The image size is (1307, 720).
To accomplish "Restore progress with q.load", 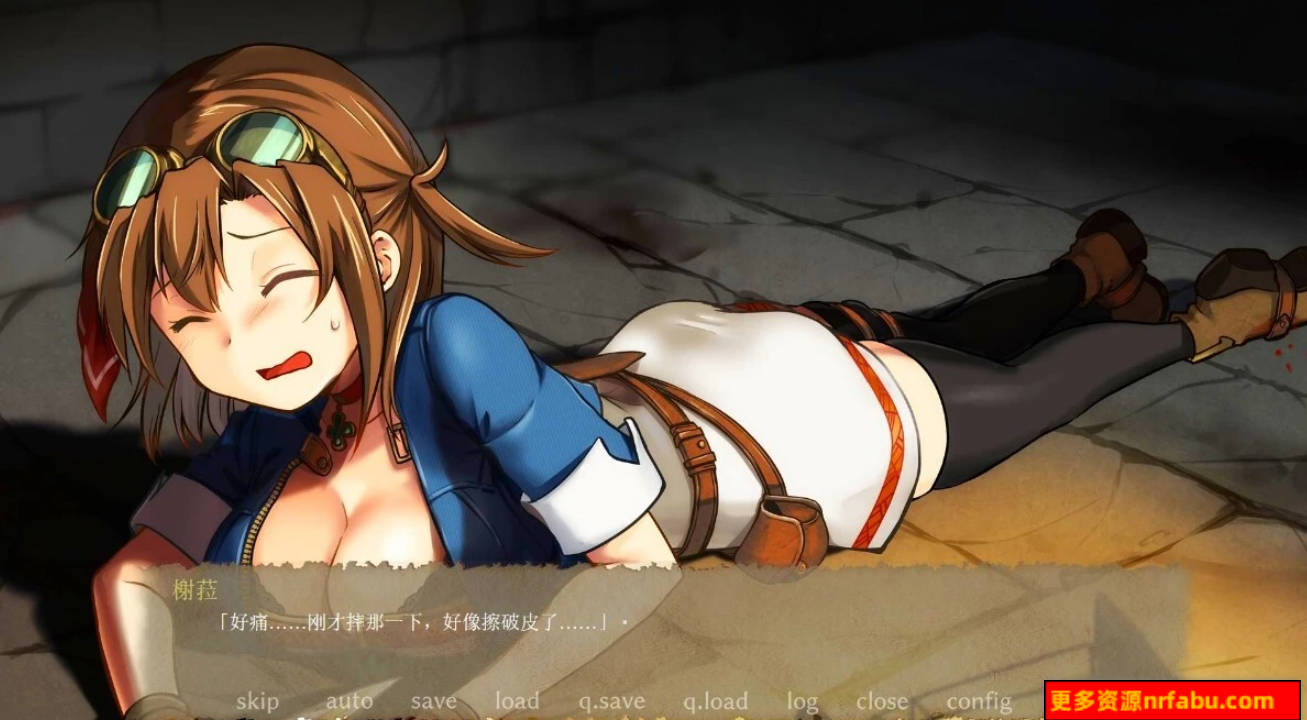I will [714, 701].
